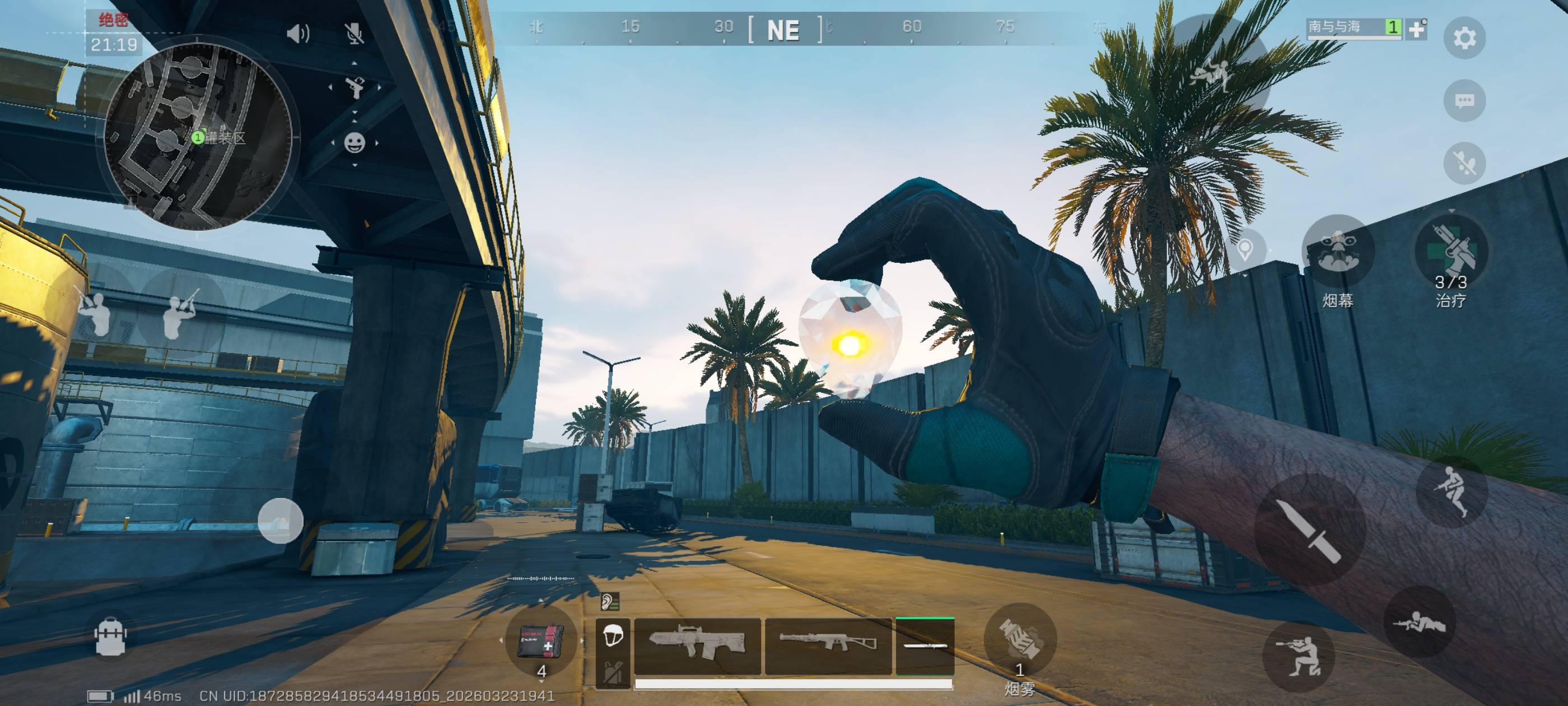Toggle the crossed-out microphone near the minimap
Image resolution: width=1568 pixels, height=706 pixels.
[x=354, y=34]
